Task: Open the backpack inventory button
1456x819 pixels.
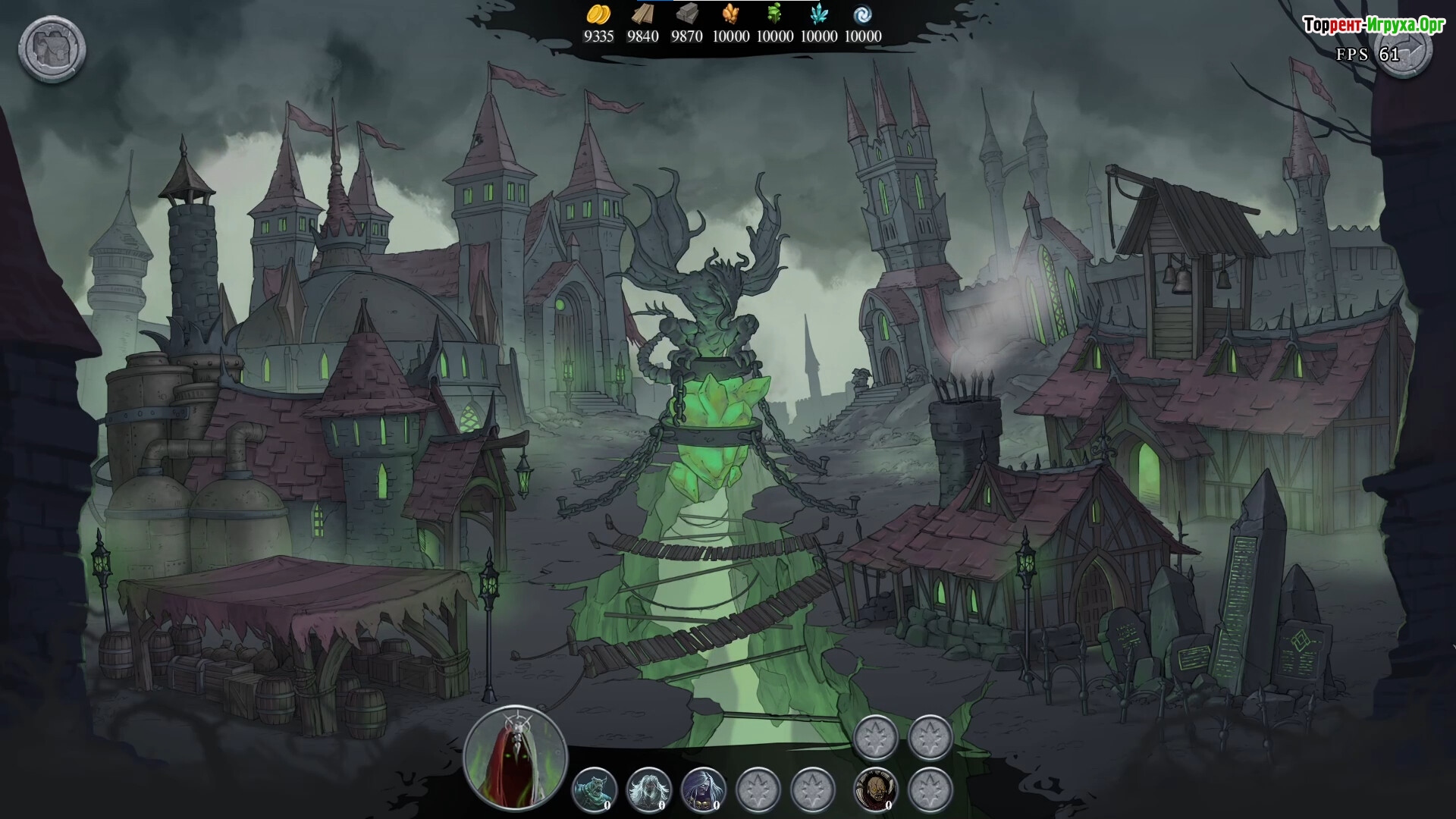Action: tap(52, 50)
